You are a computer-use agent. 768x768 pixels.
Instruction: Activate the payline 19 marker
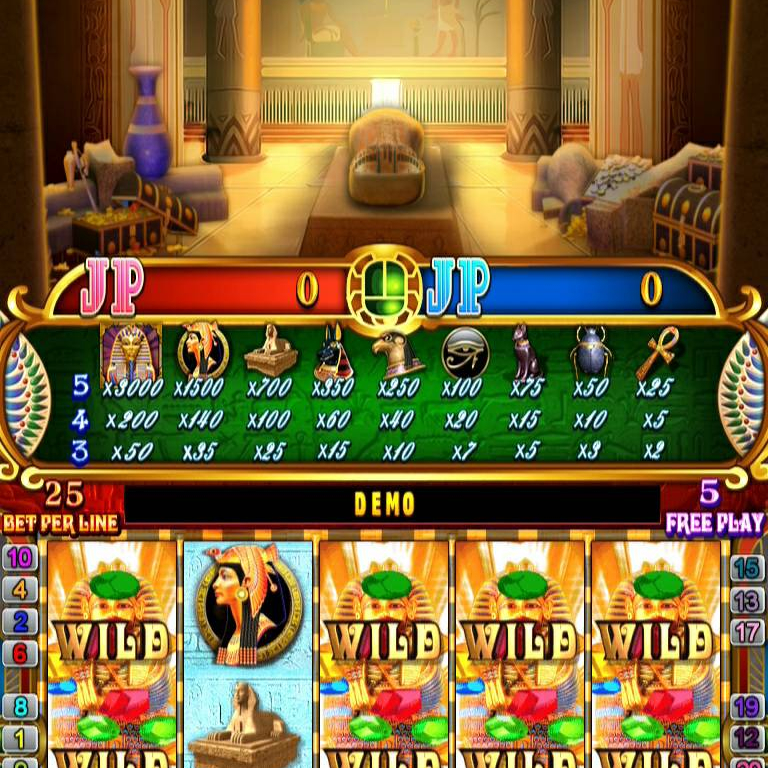click(748, 708)
